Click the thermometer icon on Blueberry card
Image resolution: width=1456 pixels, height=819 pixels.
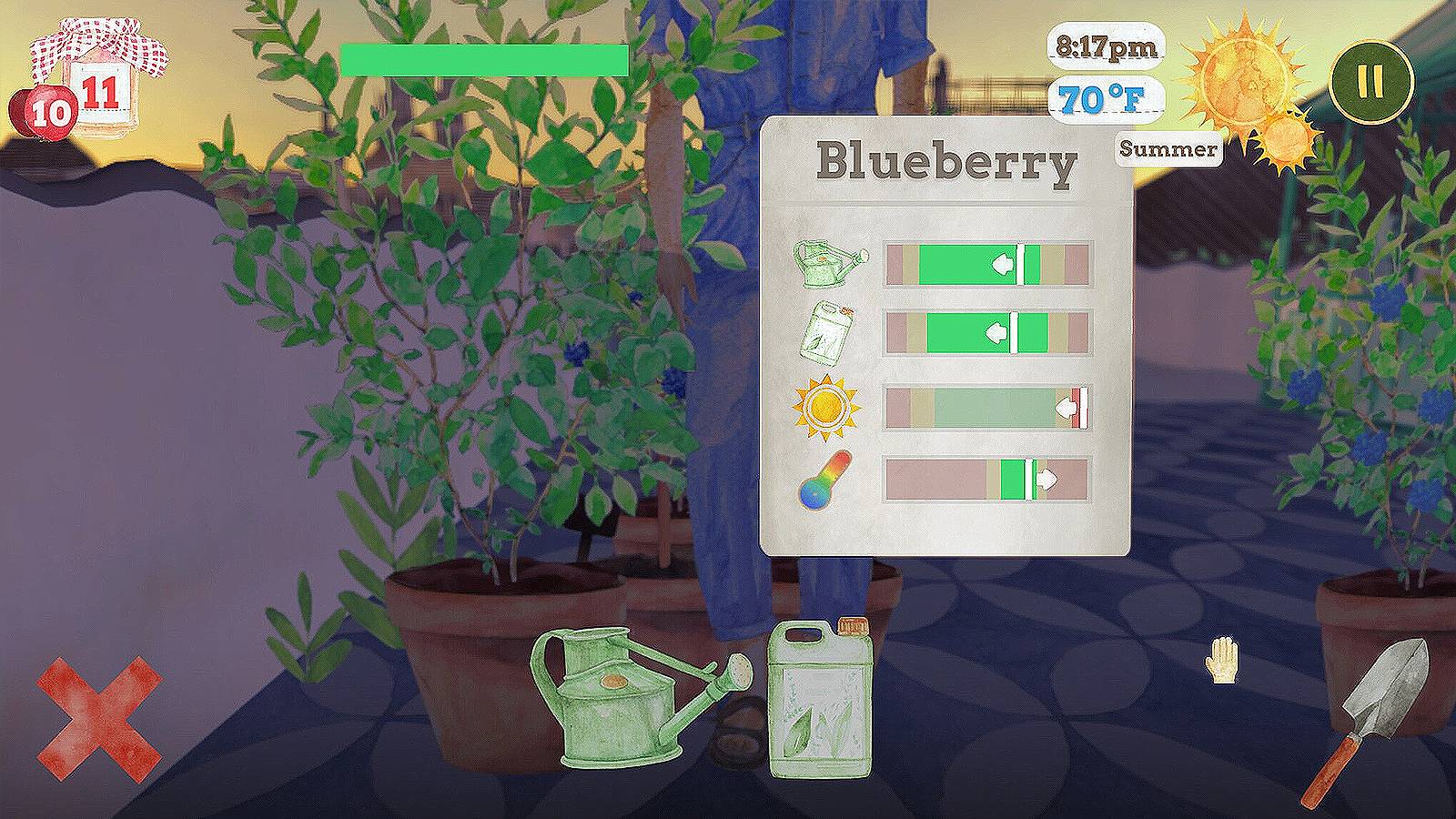(x=827, y=480)
